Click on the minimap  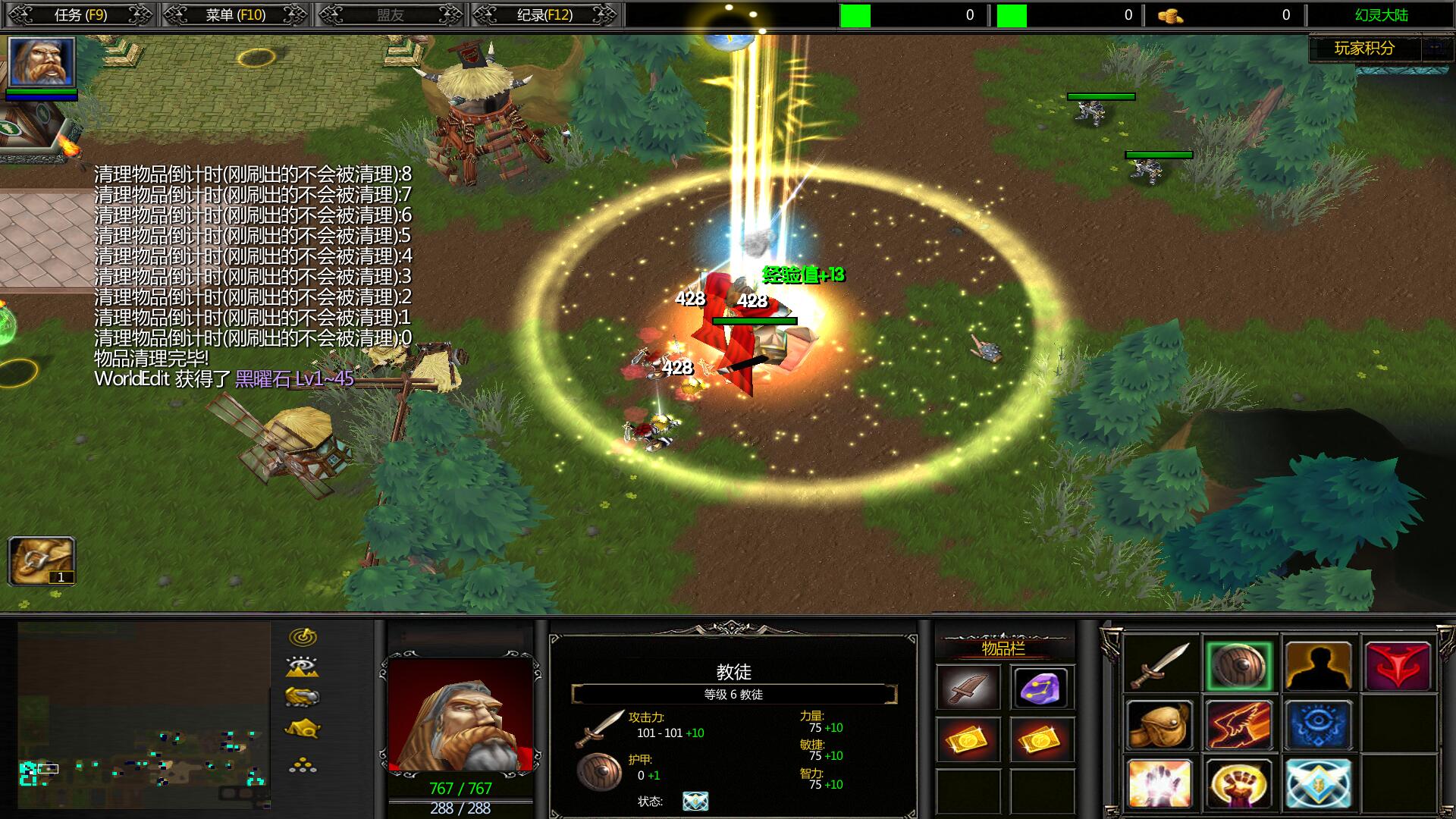[144, 714]
